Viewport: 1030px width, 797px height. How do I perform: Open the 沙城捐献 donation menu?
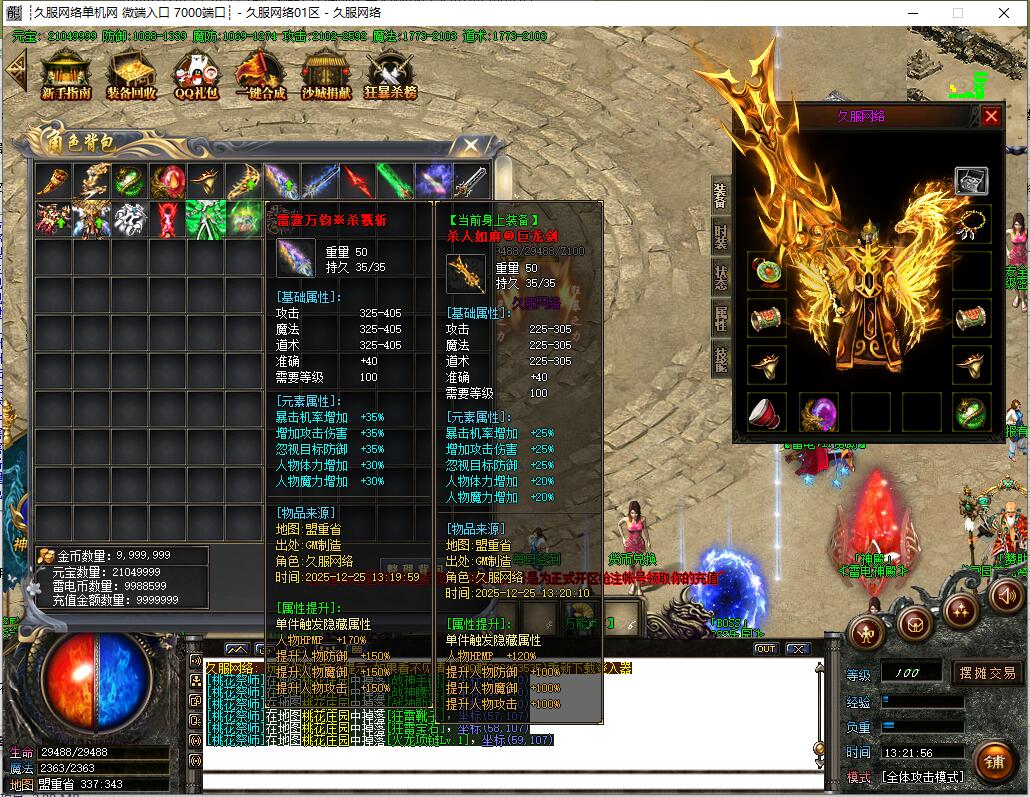326,74
